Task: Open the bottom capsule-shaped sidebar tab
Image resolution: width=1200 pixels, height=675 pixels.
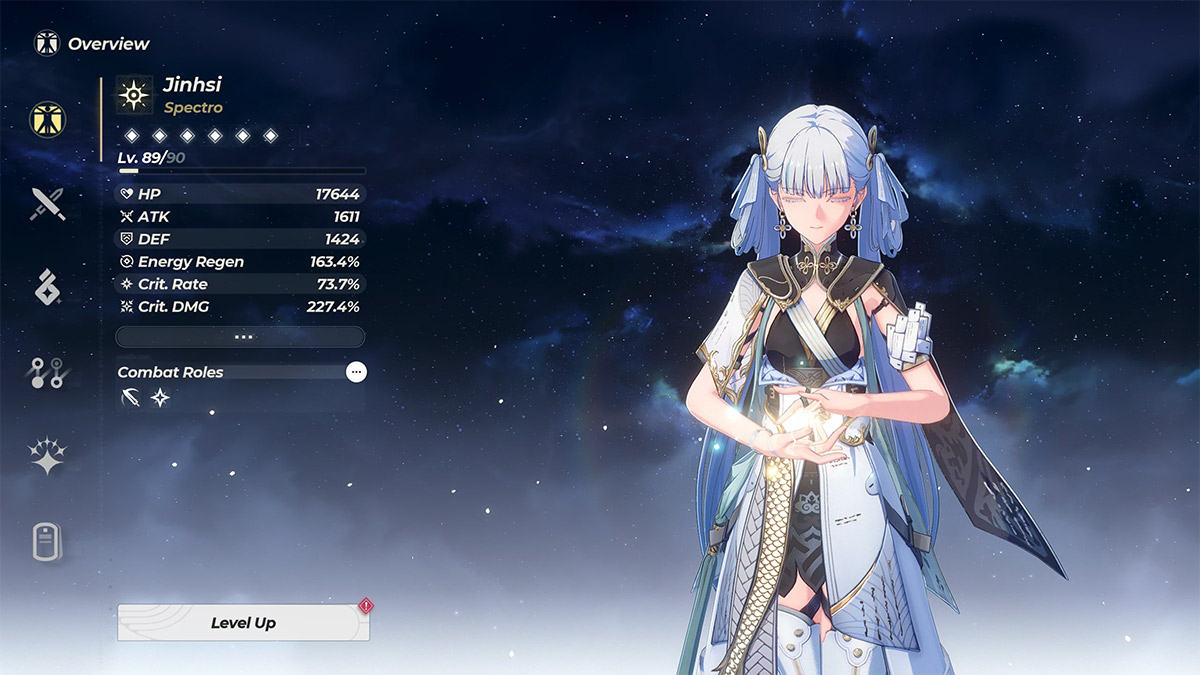Action: (x=47, y=542)
